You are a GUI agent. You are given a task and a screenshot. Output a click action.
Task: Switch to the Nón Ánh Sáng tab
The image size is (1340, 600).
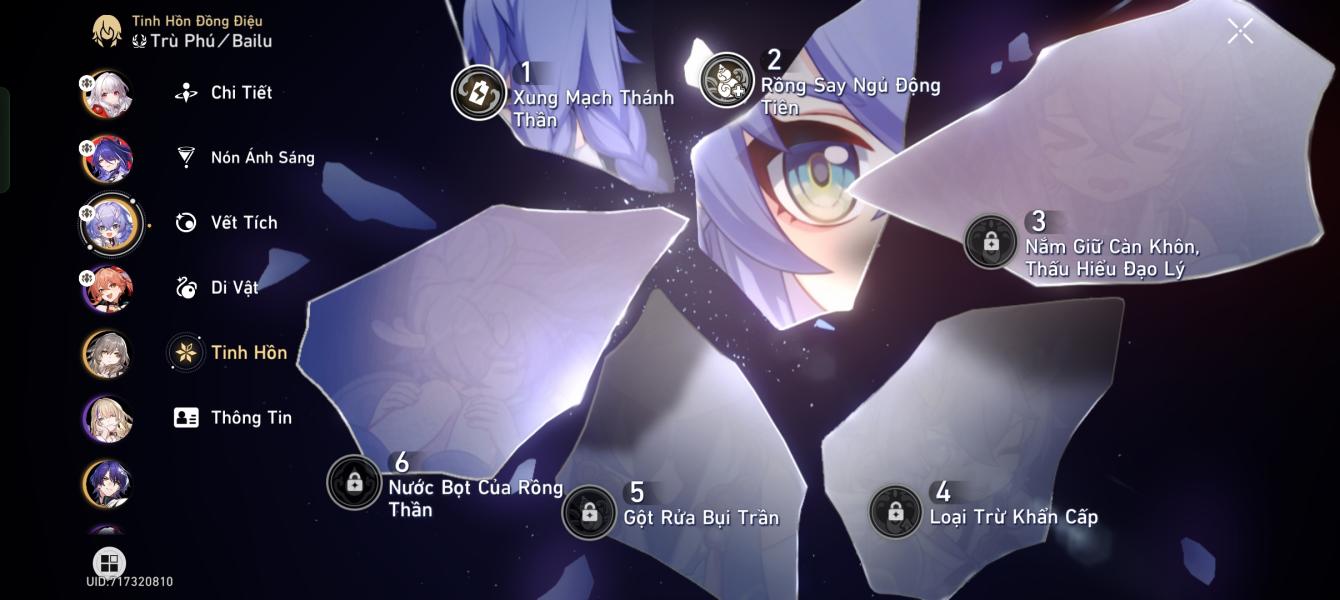click(x=261, y=158)
